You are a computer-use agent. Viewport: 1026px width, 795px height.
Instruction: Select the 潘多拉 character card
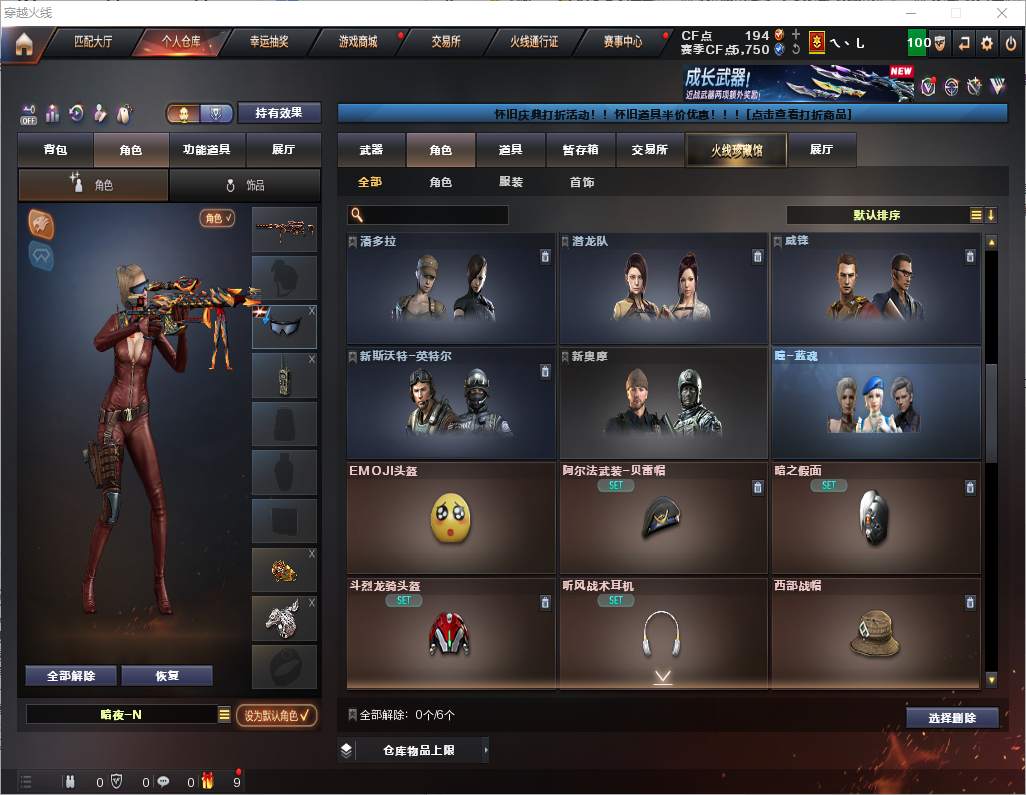click(450, 290)
